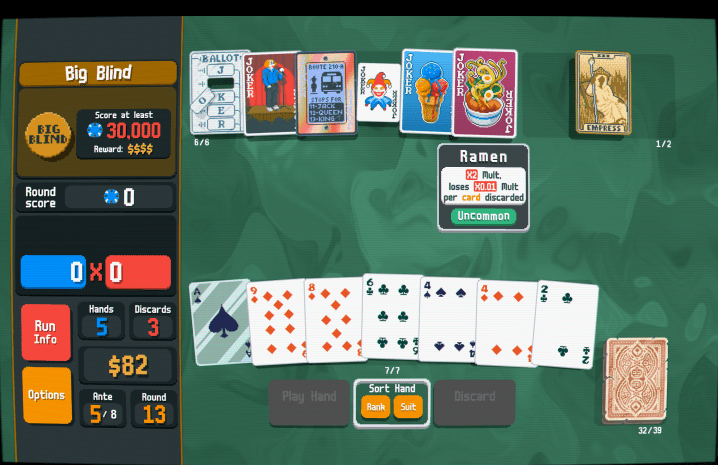Open the Options menu

pyautogui.click(x=46, y=395)
